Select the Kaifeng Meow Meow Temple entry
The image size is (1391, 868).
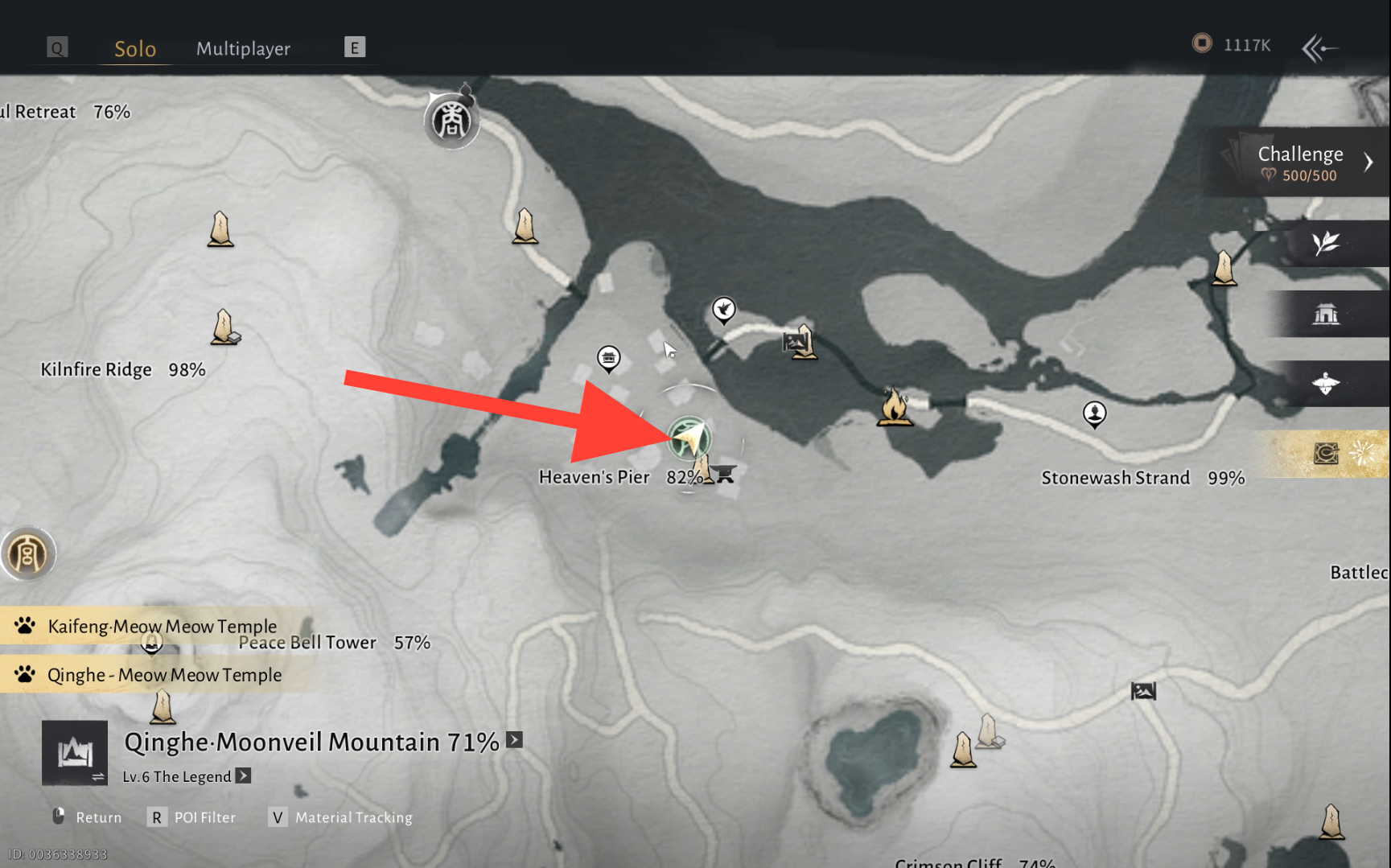pos(162,626)
